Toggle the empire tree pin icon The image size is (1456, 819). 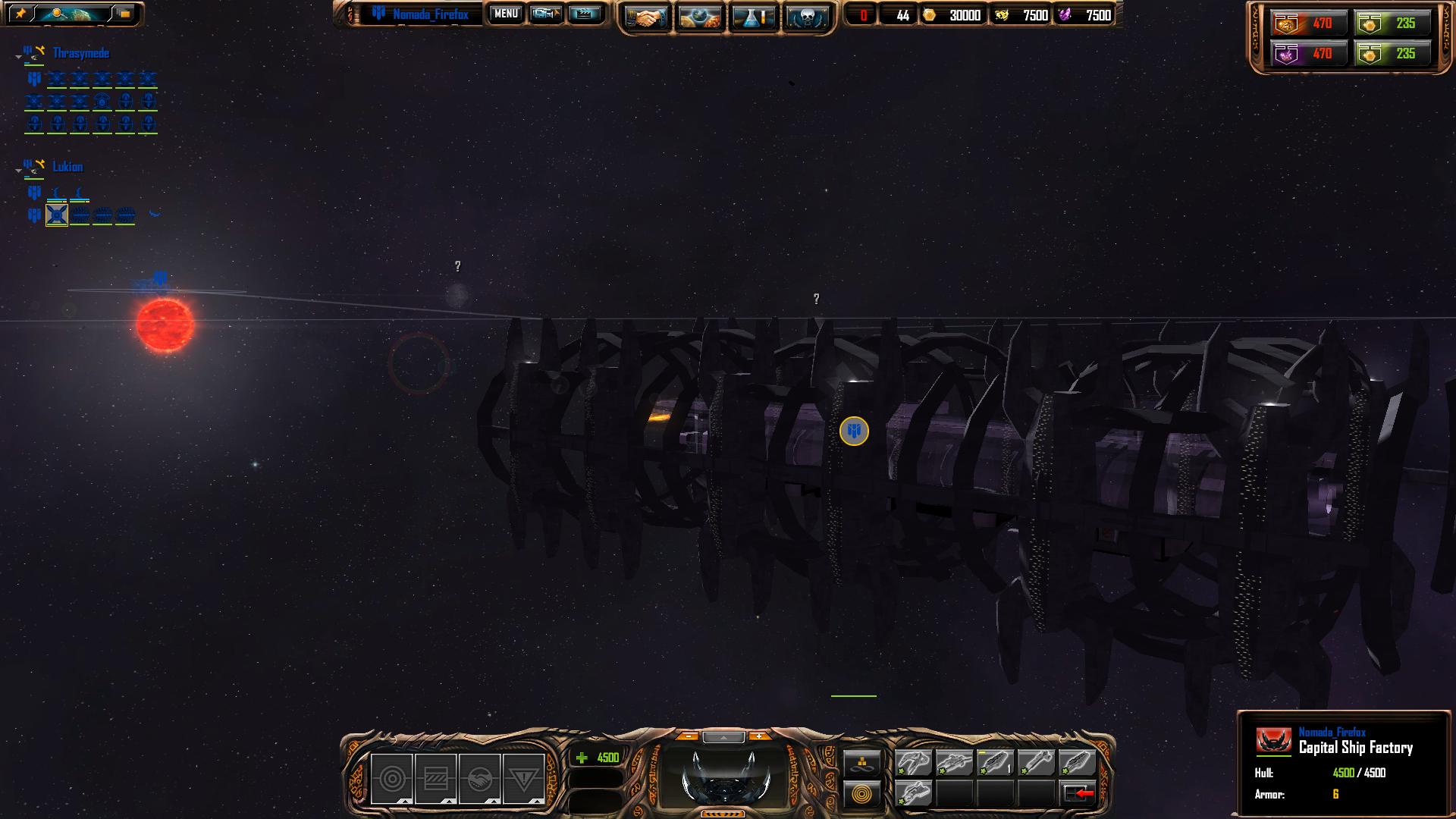point(20,14)
